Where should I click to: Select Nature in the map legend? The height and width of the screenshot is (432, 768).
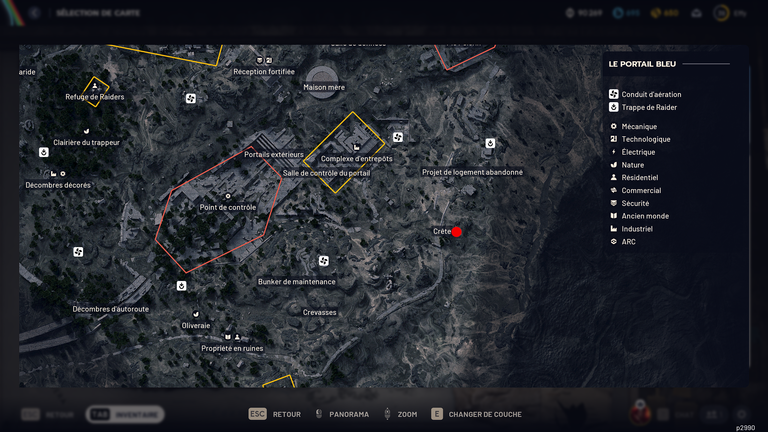point(632,165)
